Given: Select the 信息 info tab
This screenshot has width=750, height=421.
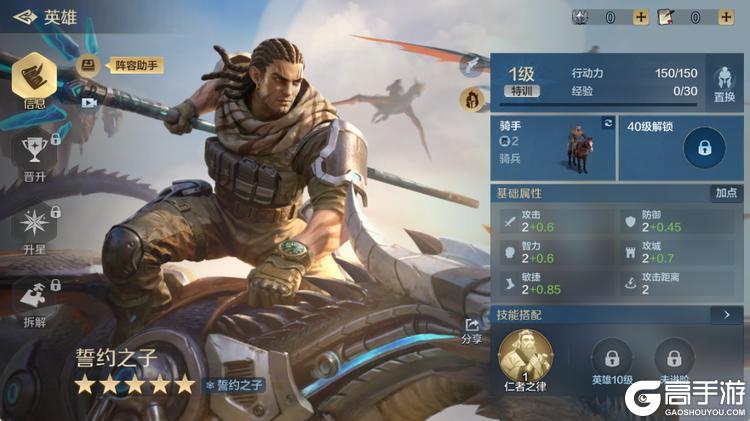Looking at the screenshot, I should pos(34,79).
